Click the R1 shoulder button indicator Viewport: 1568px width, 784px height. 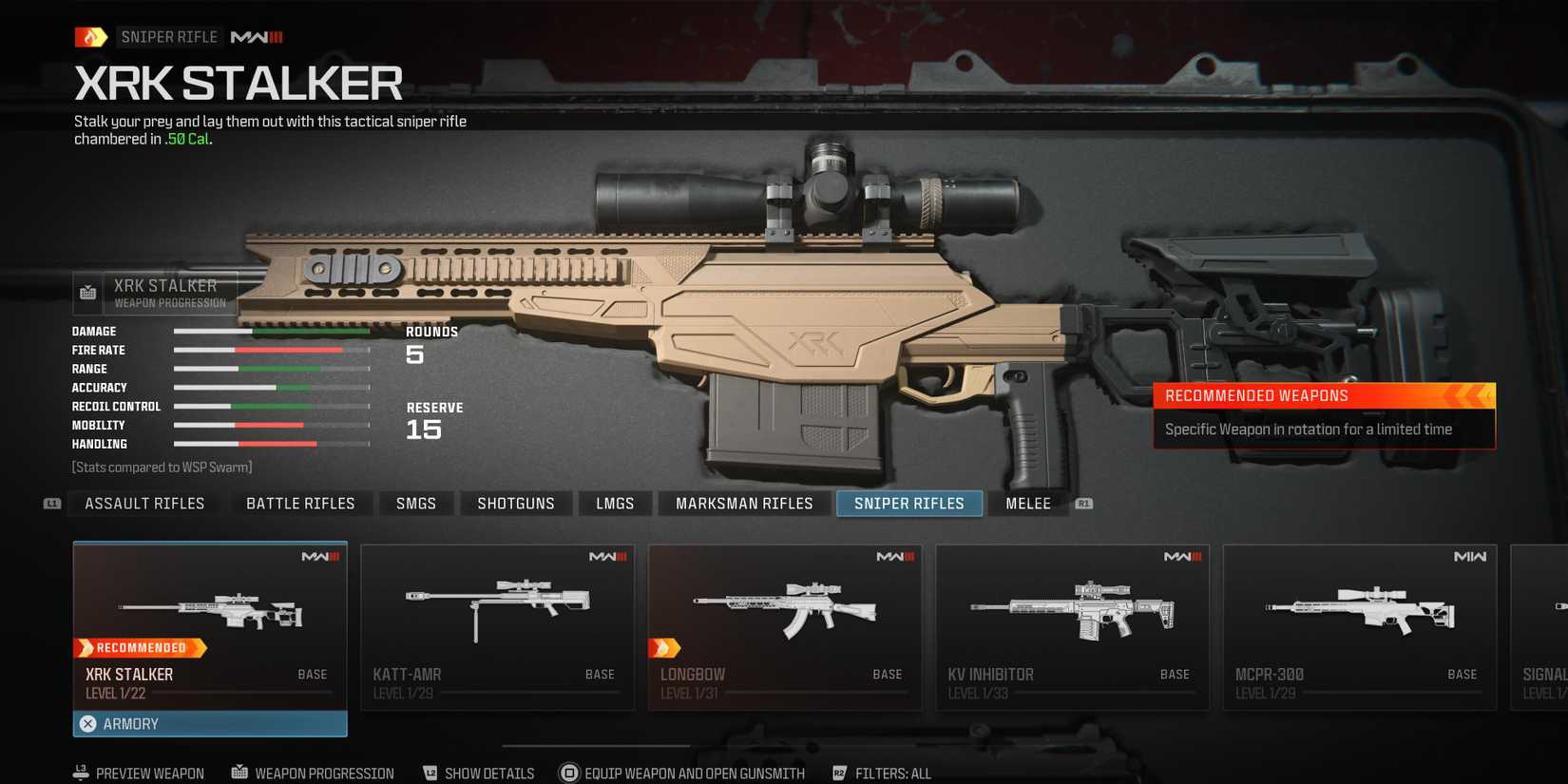tap(1083, 503)
